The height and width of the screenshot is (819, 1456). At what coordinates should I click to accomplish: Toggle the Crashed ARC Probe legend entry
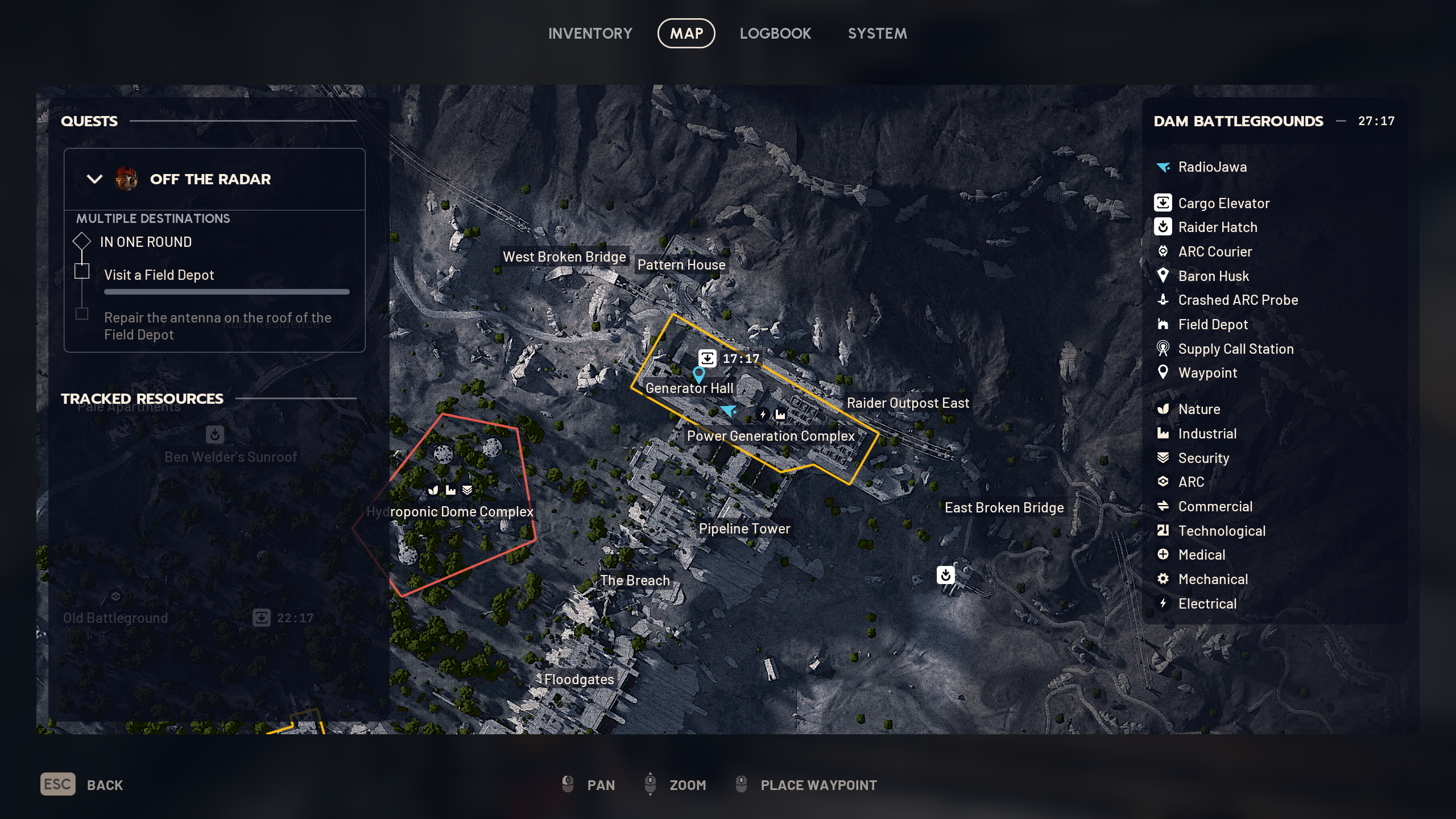click(1238, 300)
